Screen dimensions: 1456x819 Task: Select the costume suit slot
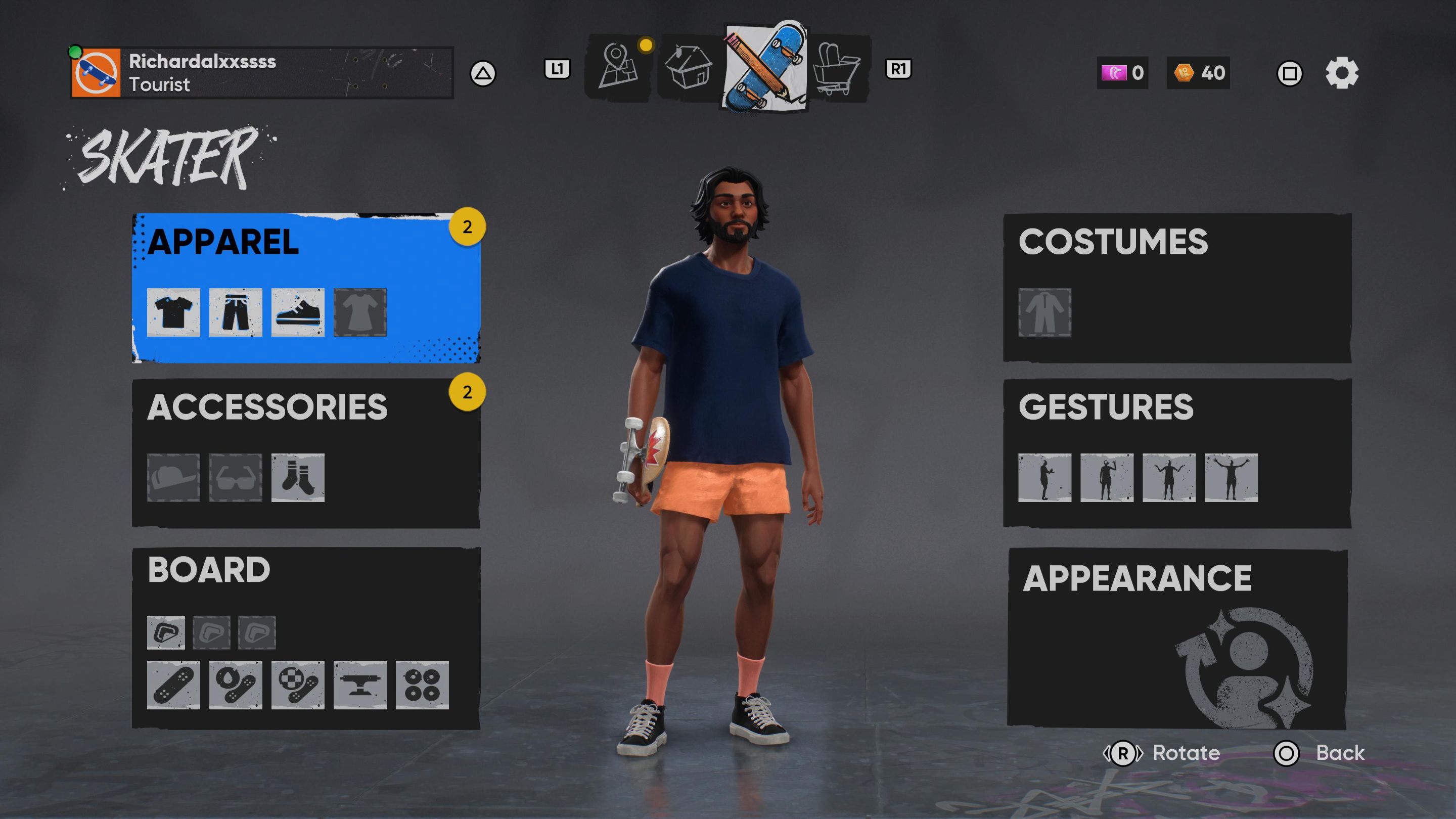pos(1044,312)
